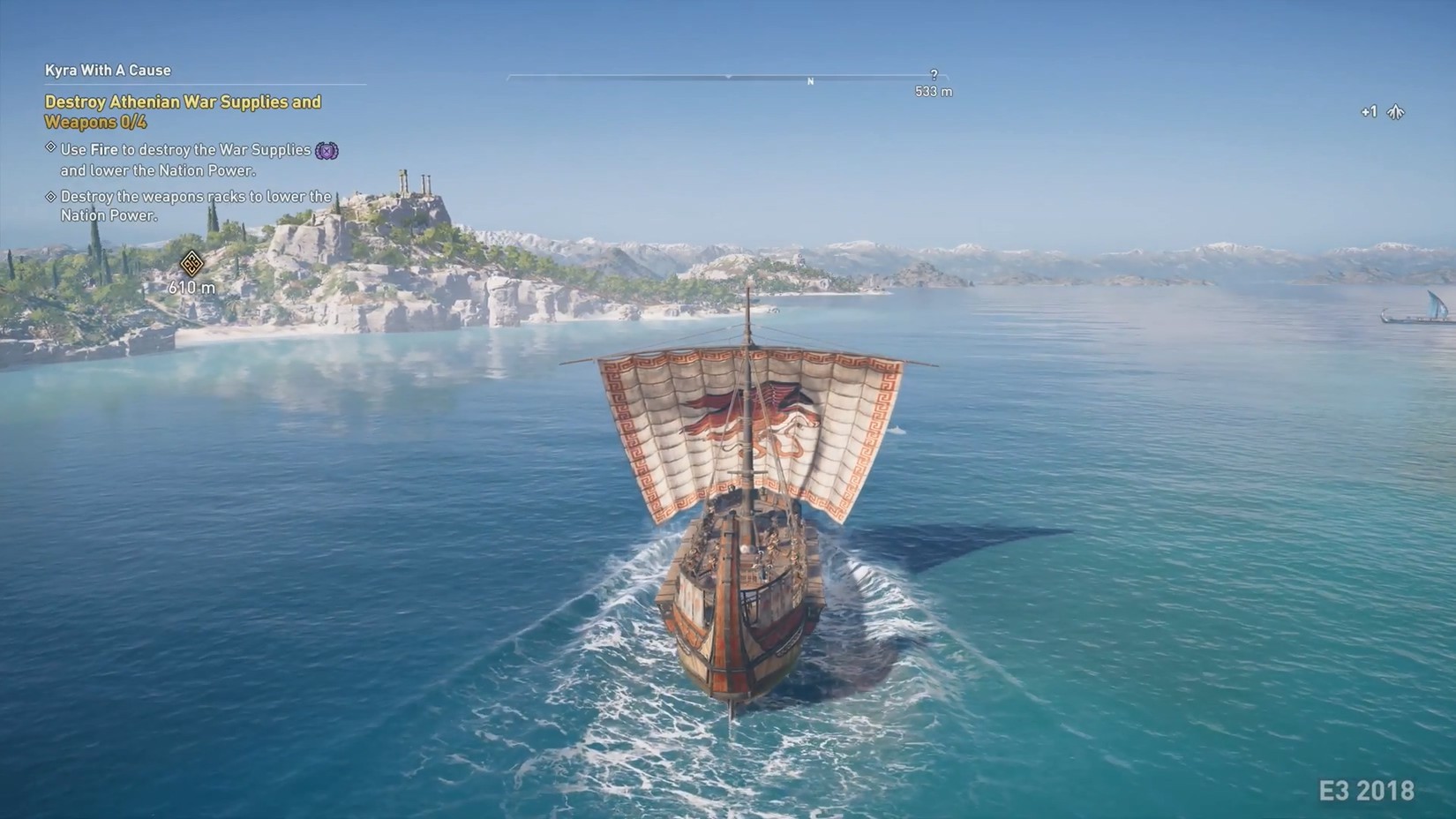Expand the Kyra With A Cause quest panel
1456x819 pixels.
pos(108,70)
